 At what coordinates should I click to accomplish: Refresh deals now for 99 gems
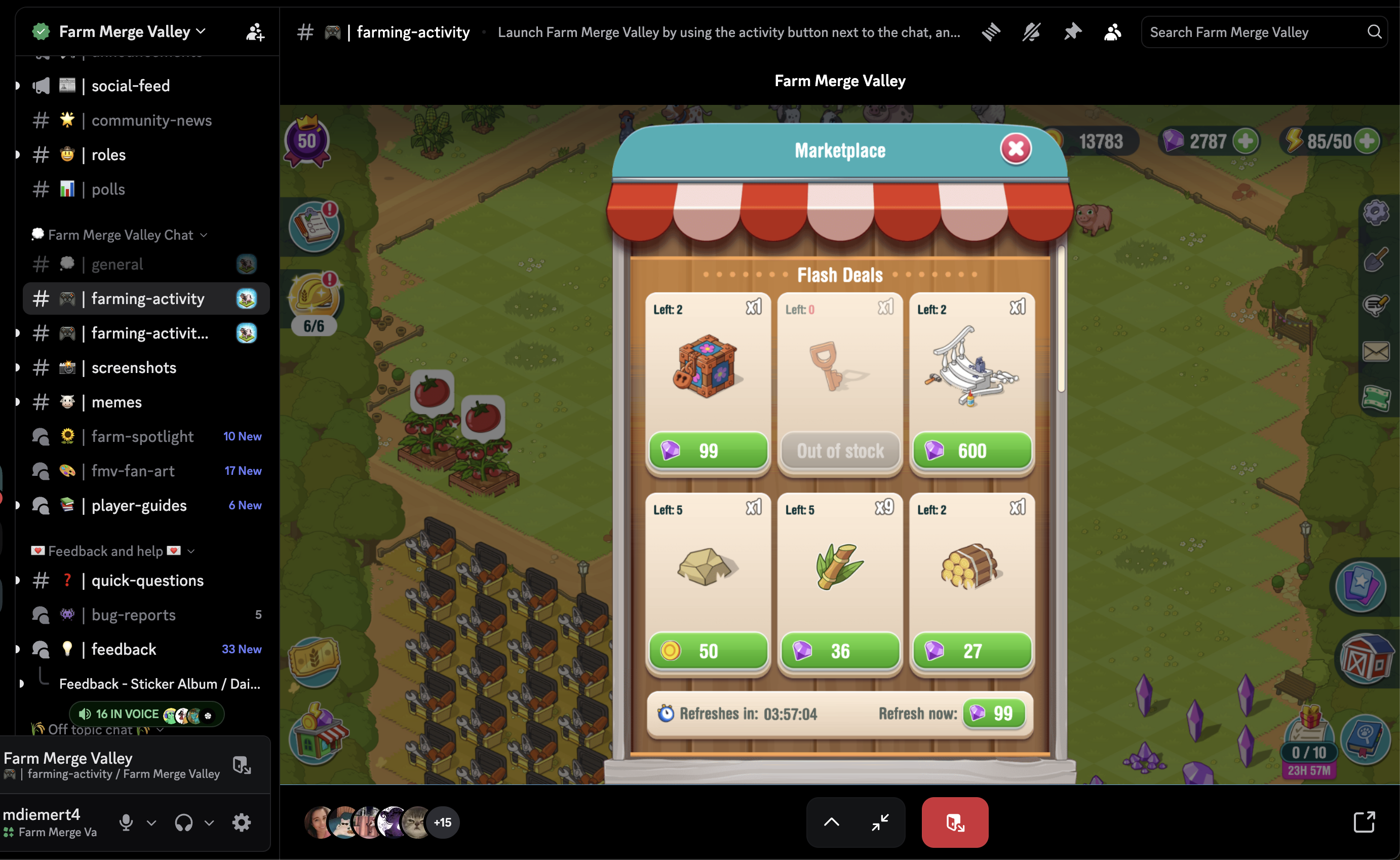994,713
